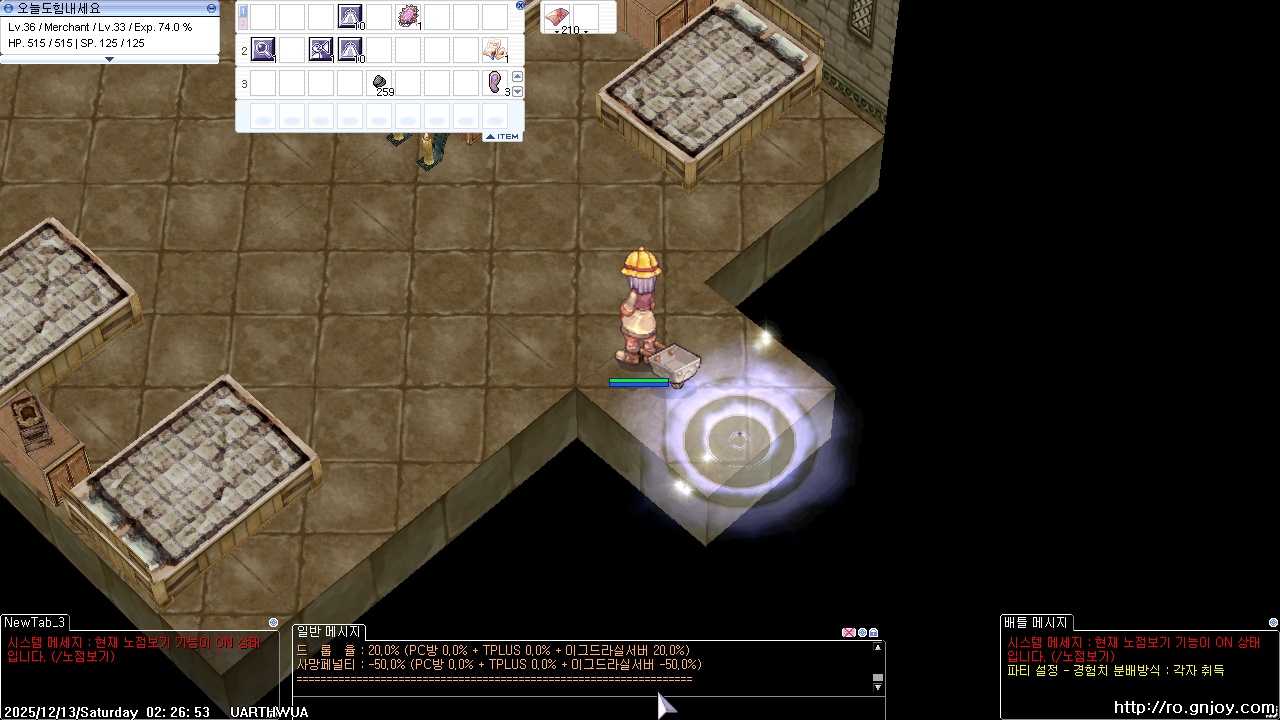
Task: Close the general message chat window
Action: pos(848,632)
